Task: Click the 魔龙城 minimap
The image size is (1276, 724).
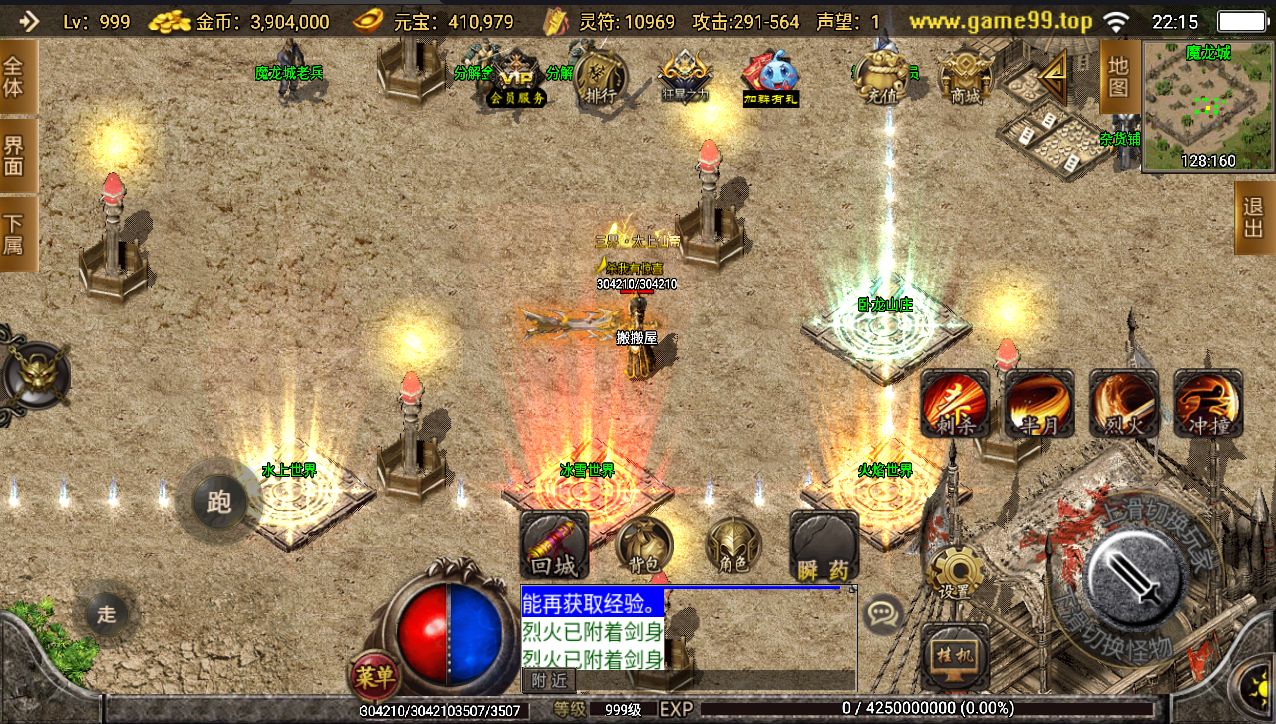Action: (1208, 107)
